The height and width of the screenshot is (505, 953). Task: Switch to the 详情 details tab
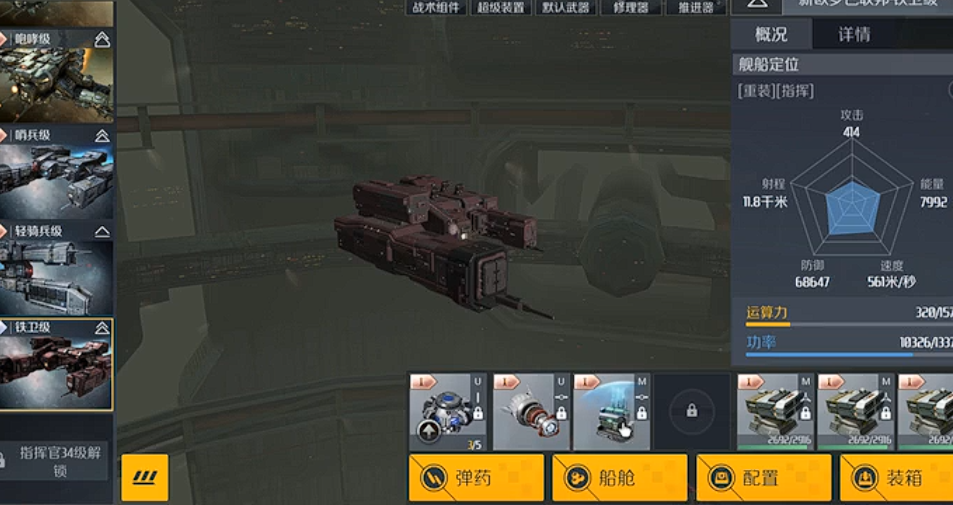coord(853,34)
